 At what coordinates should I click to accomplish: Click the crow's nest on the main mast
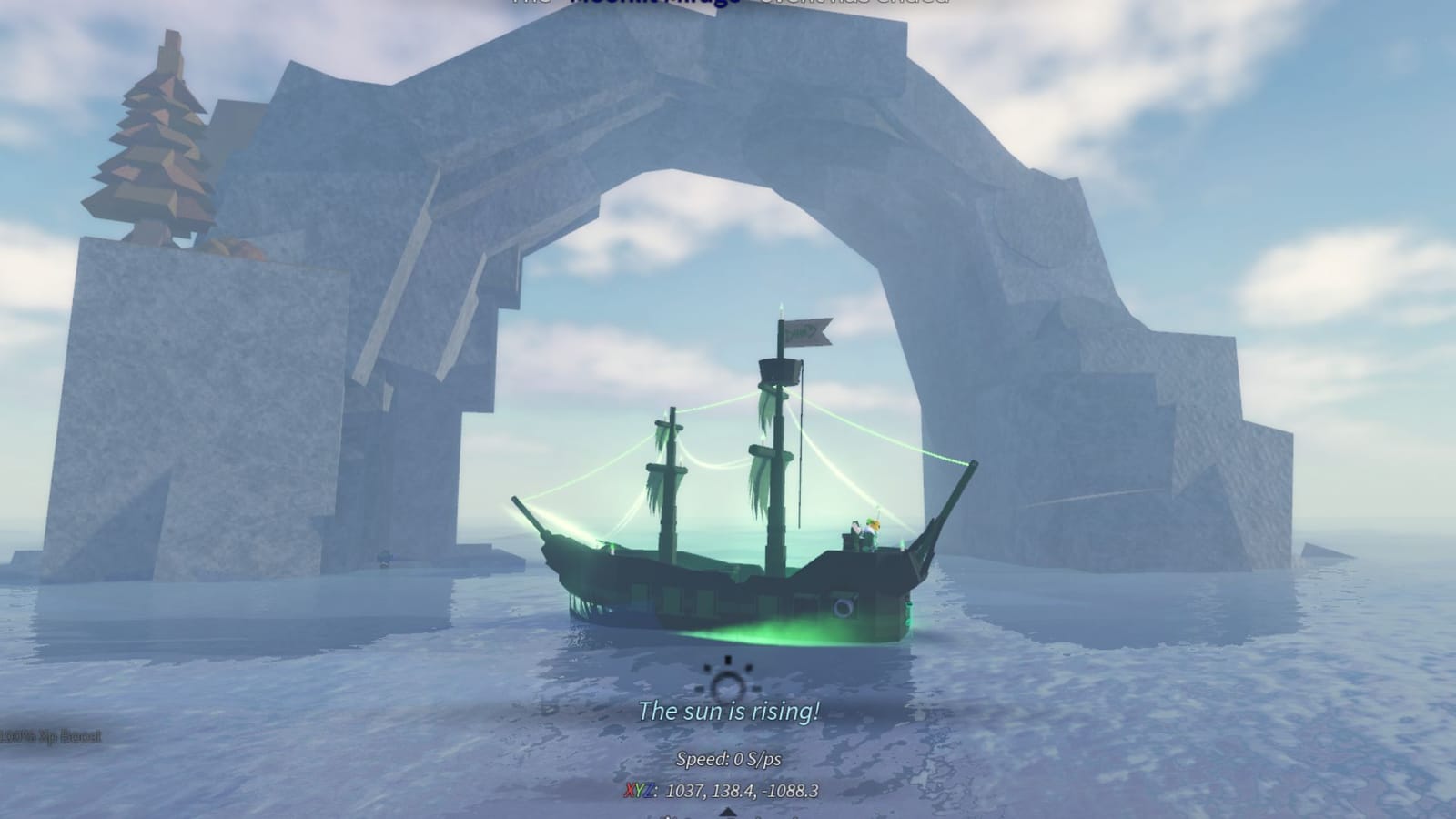tap(778, 370)
